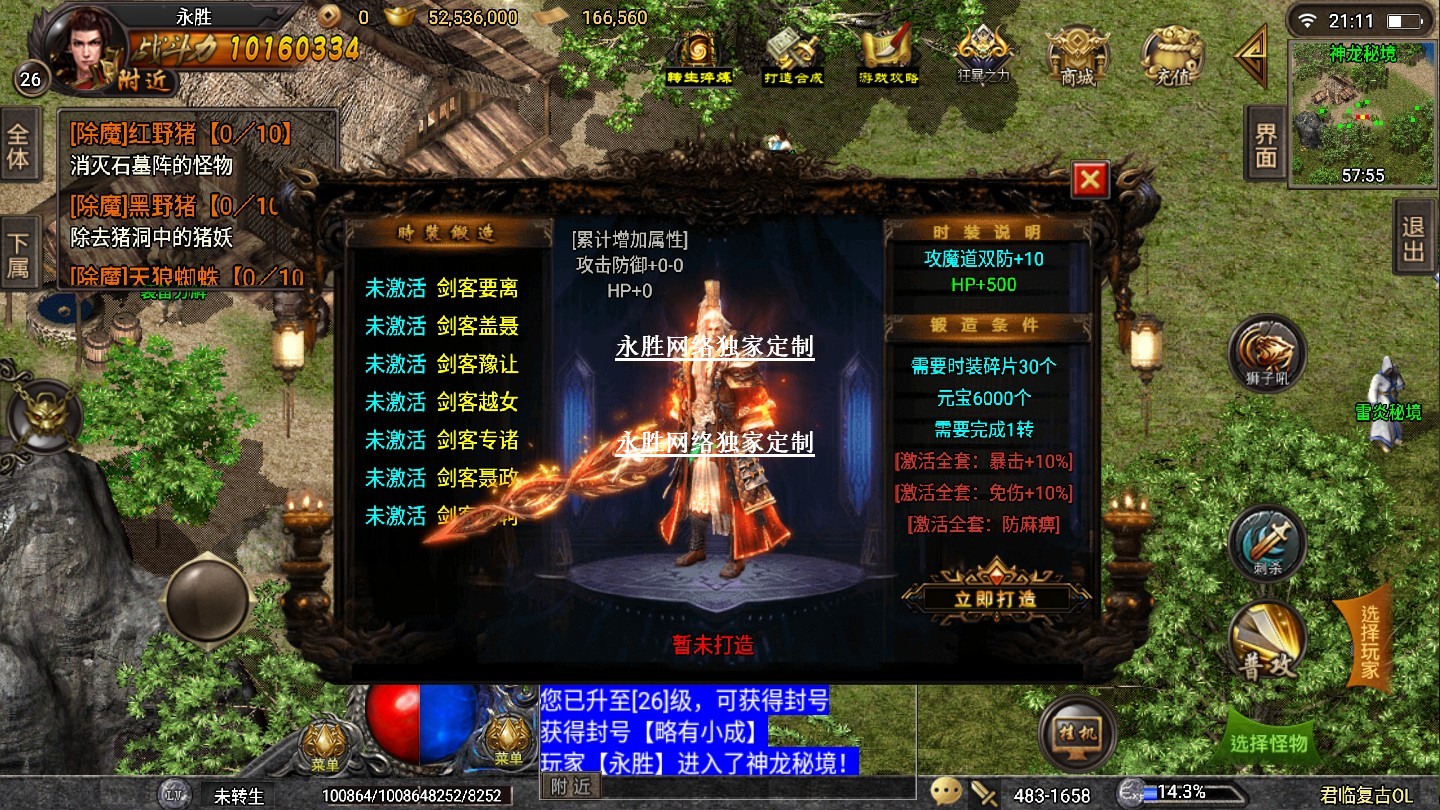Show the 游戏攻略 game guide
This screenshot has height=810, width=1440.
pyautogui.click(x=888, y=56)
